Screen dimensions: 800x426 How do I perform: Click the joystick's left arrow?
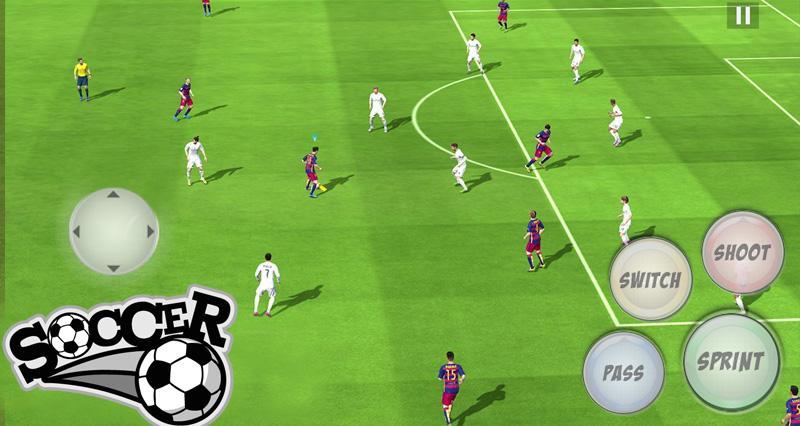click(x=77, y=231)
